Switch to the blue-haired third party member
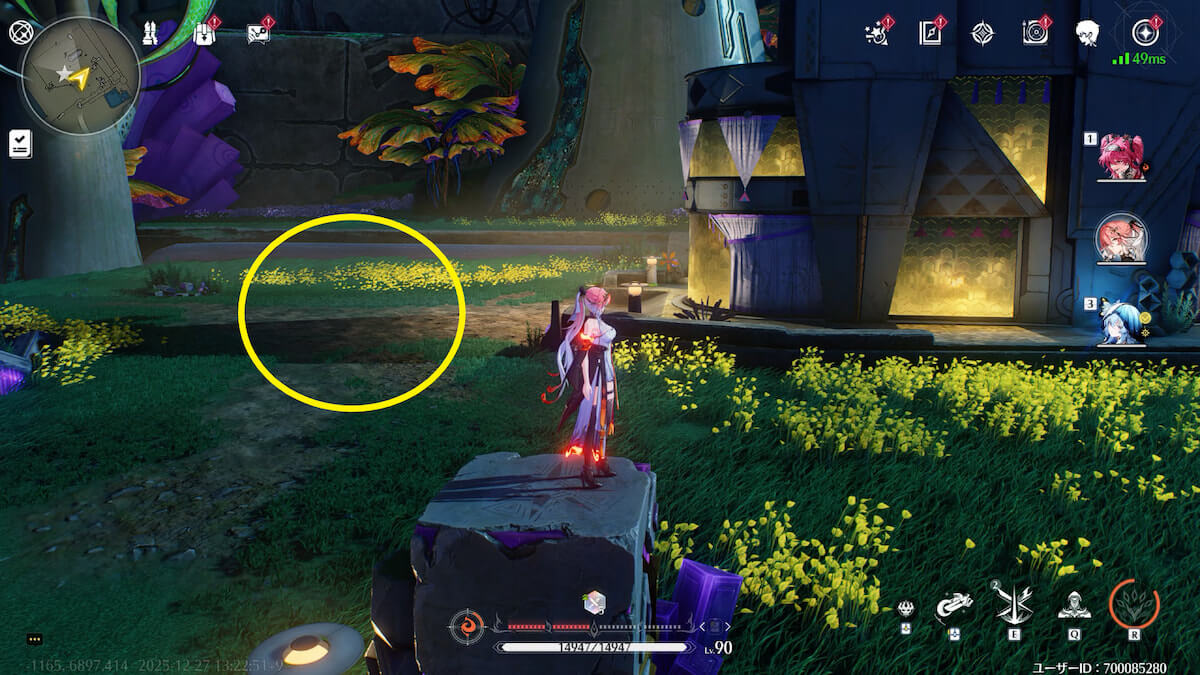Screen dimensions: 1200x675 [1121, 320]
